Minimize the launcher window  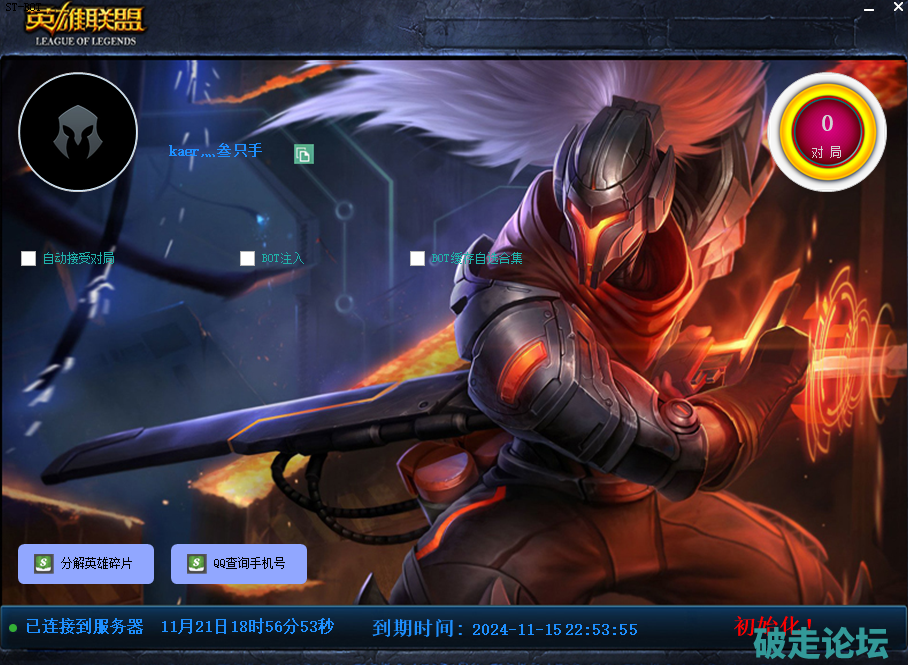tap(869, 10)
